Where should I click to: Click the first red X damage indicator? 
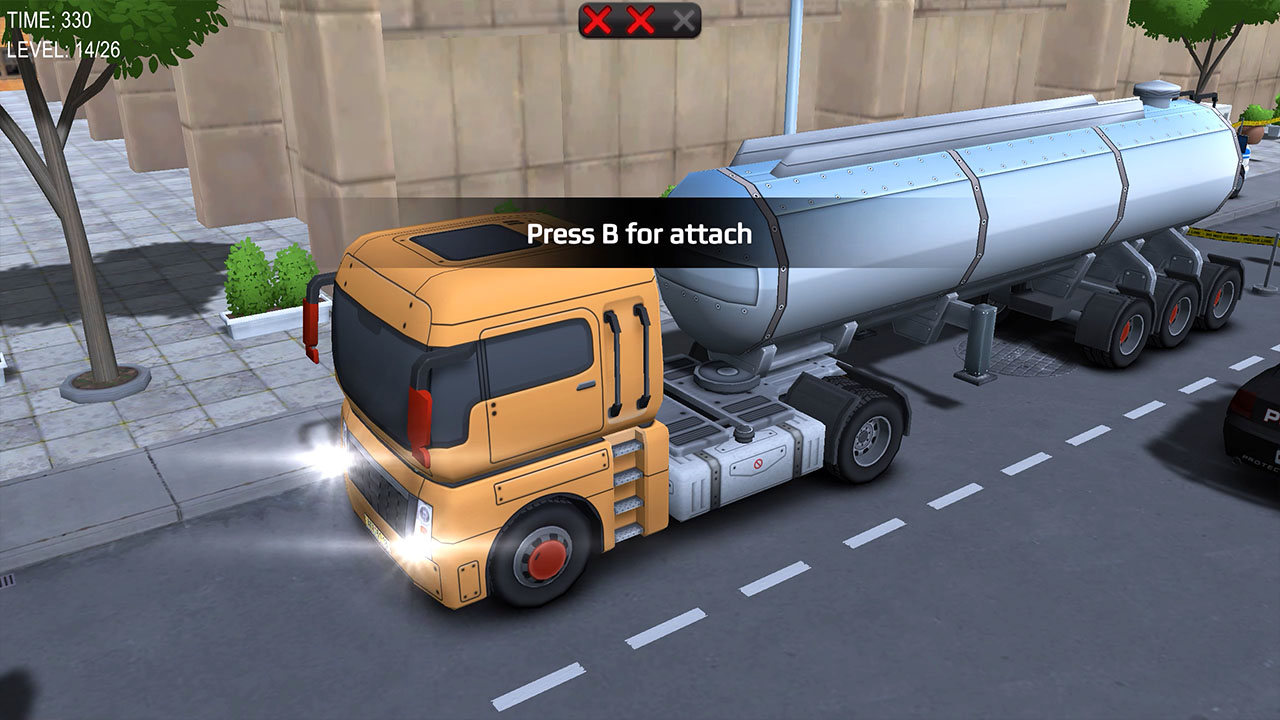[x=597, y=18]
